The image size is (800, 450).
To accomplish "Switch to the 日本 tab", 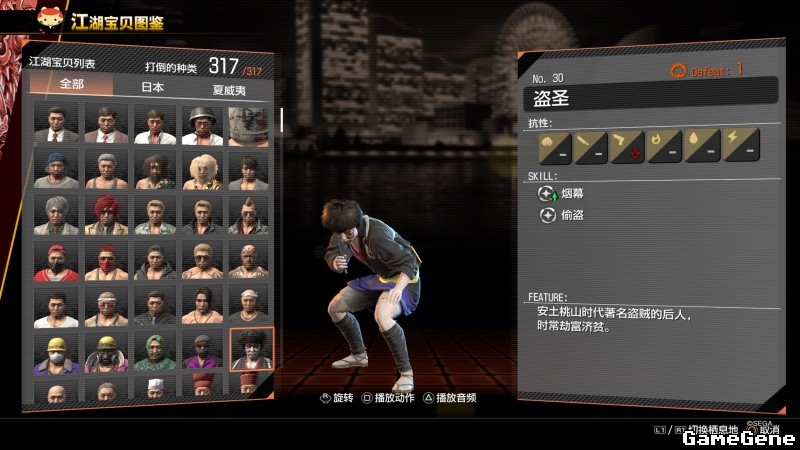I will (x=151, y=87).
